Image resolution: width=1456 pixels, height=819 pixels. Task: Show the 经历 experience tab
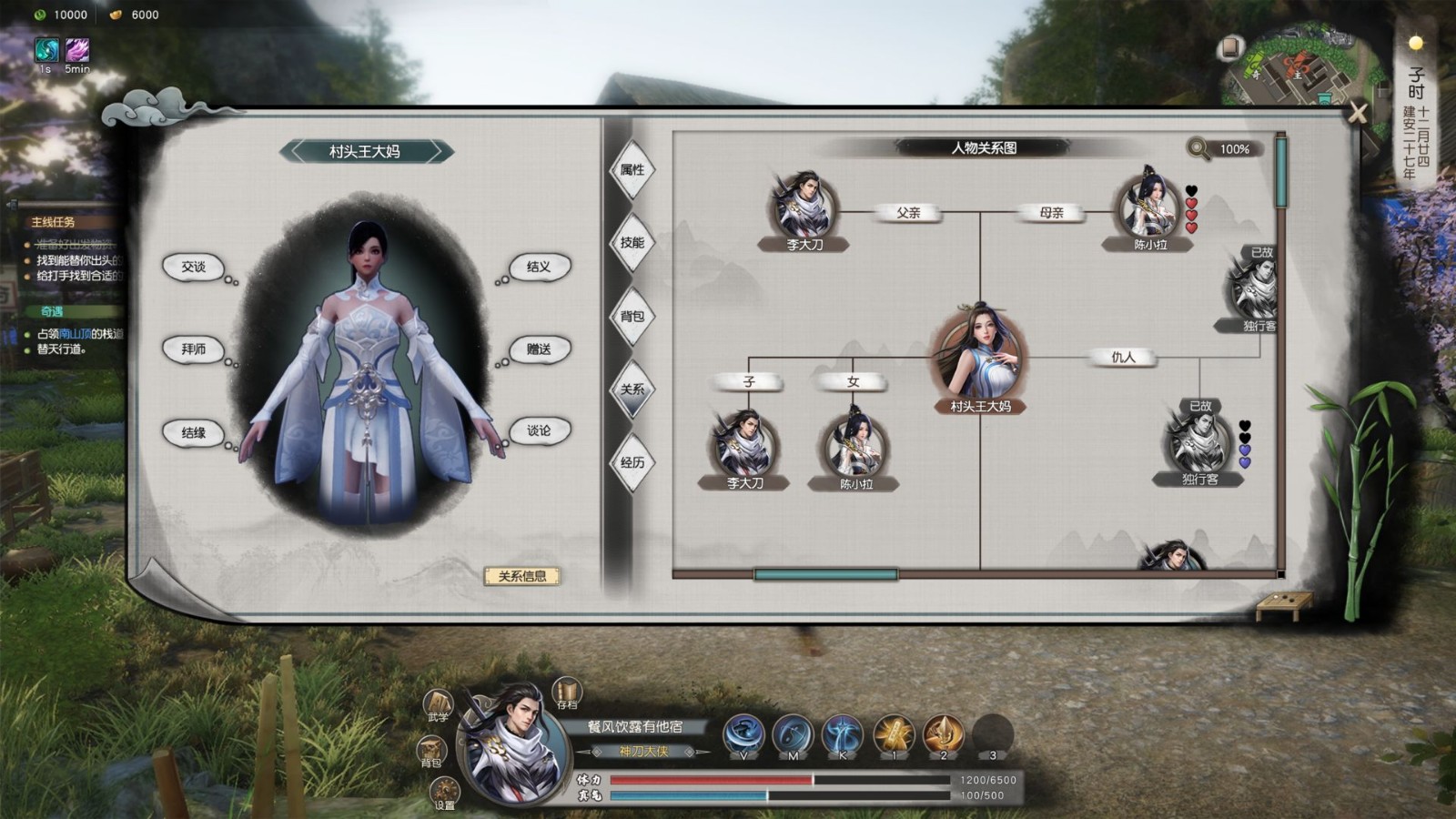[632, 462]
